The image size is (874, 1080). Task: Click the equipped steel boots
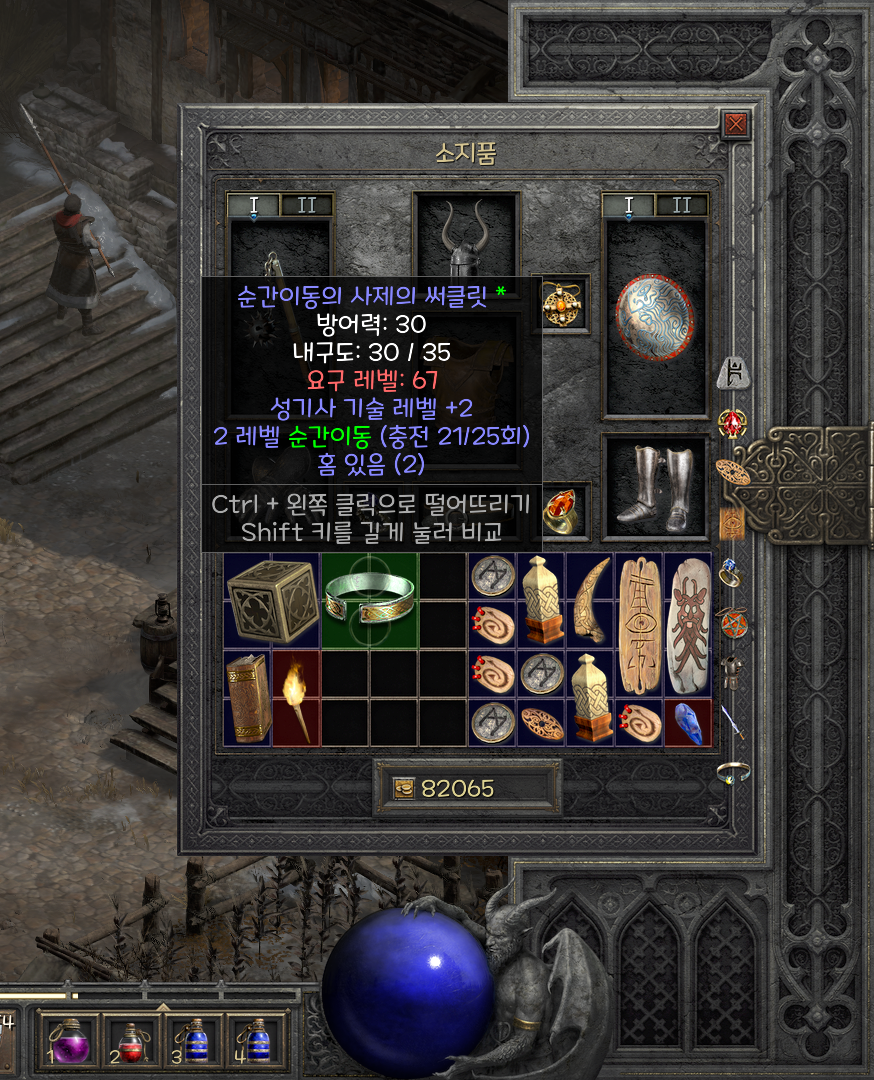click(655, 488)
